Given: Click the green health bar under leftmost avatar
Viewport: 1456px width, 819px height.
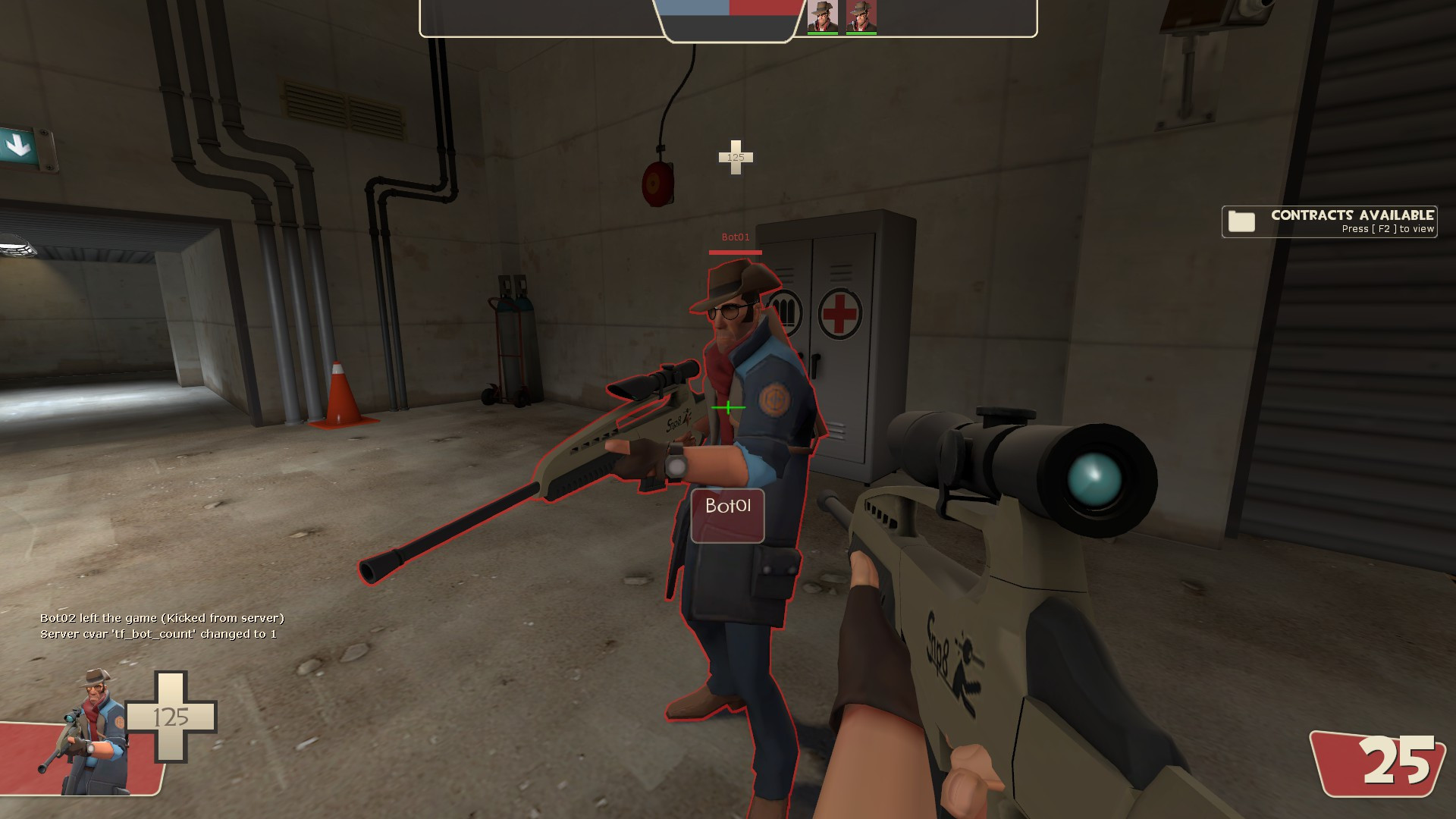Looking at the screenshot, I should 824,33.
